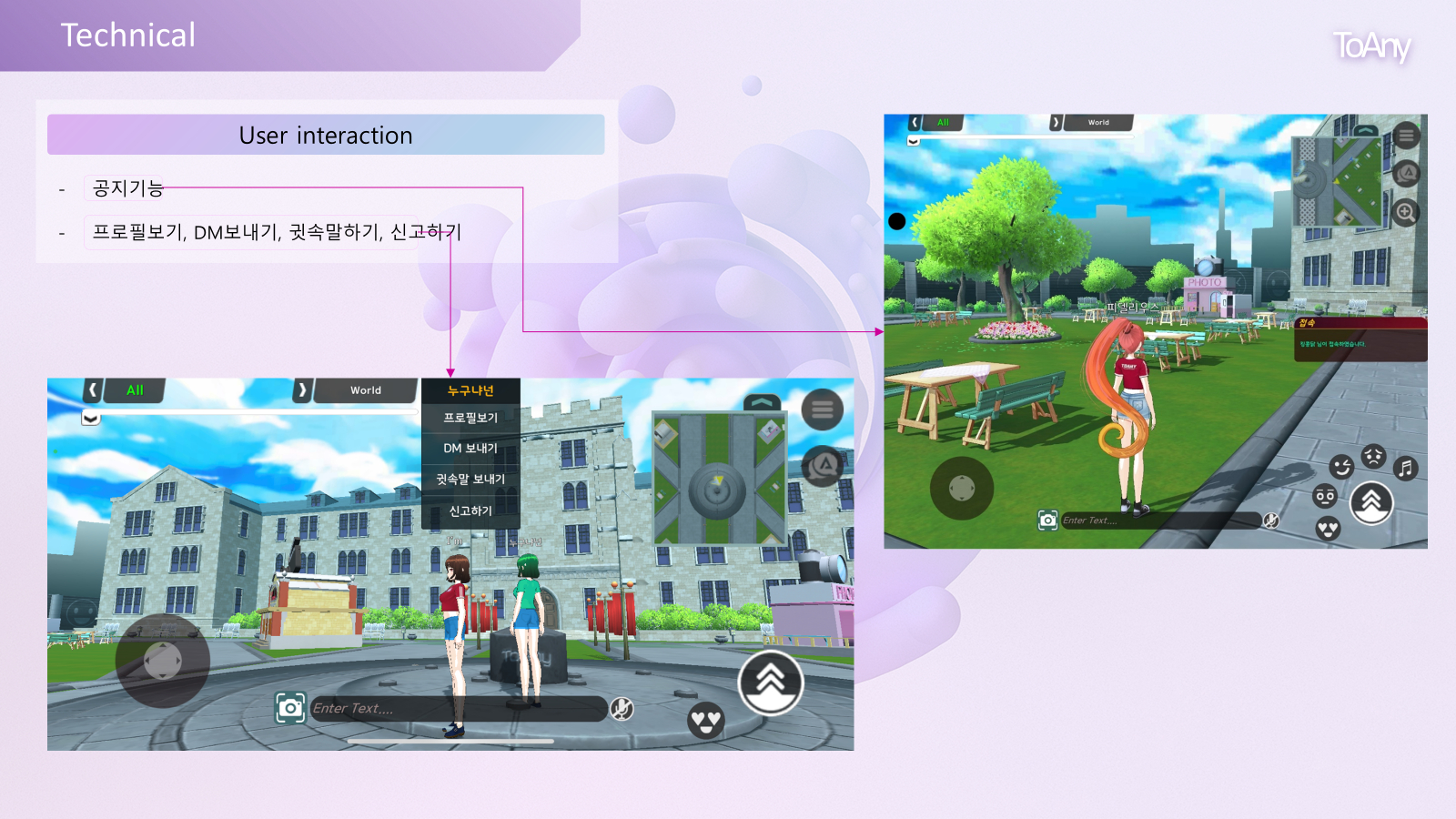Viewport: 1456px width, 819px height.
Task: Click the 신고하기 report option
Action: point(470,511)
